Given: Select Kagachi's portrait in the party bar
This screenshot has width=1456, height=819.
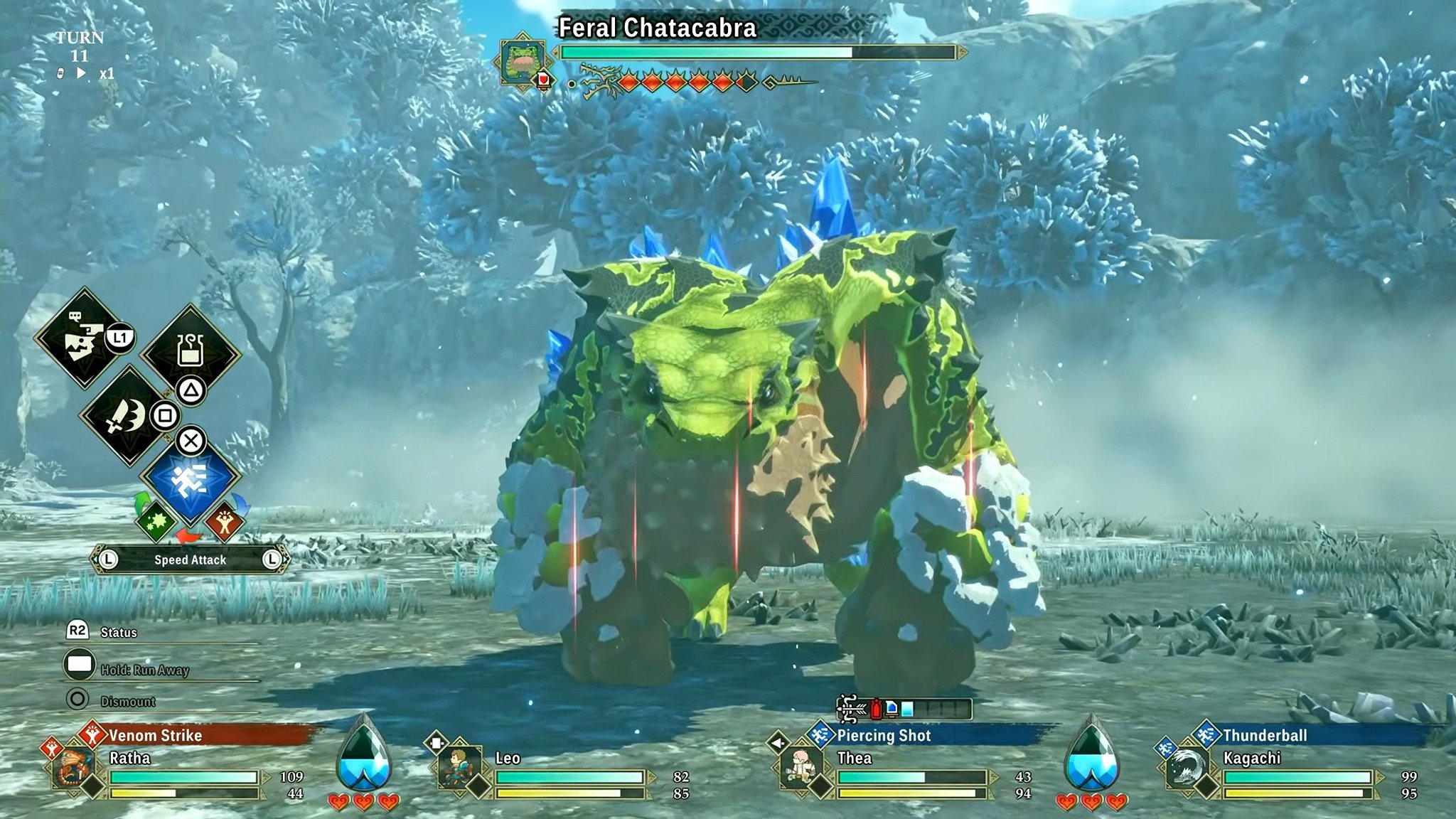Looking at the screenshot, I should [x=1187, y=767].
